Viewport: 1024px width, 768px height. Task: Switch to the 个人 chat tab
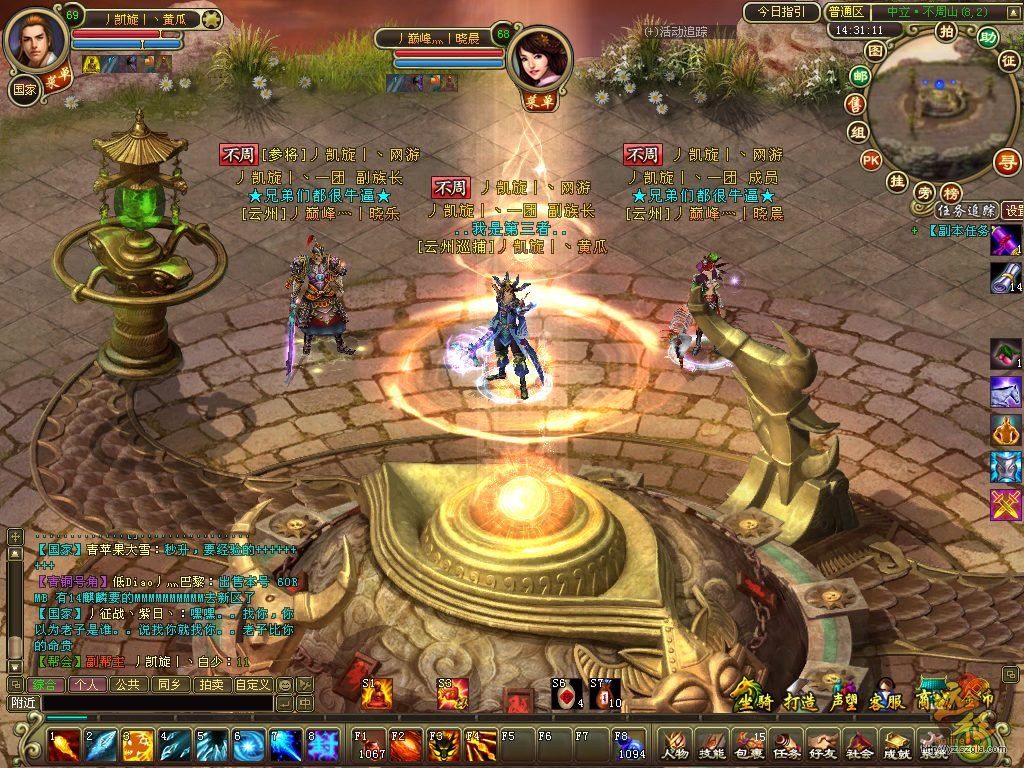[x=85, y=685]
